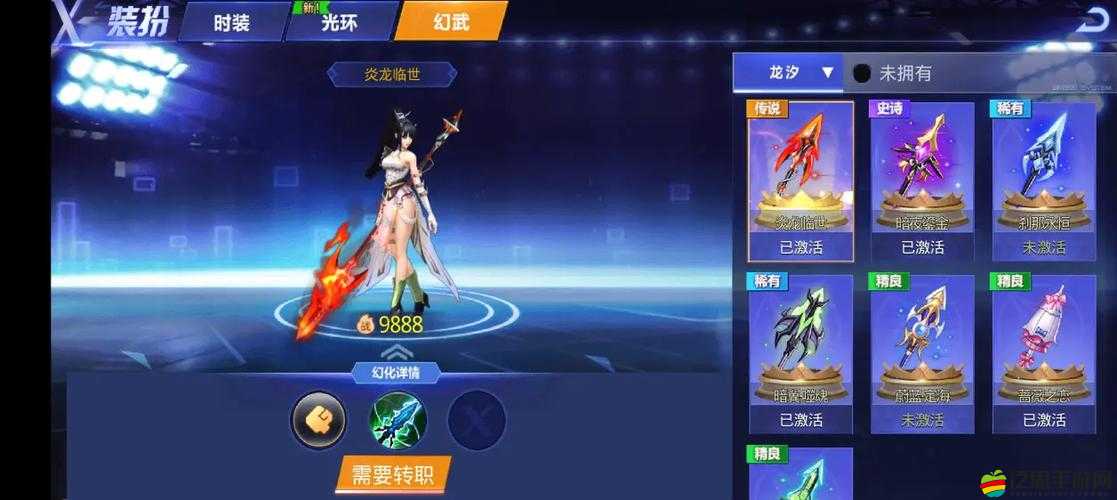1117x500 pixels.
Task: Choose the epic 暗夜鎏金 weapon card
Action: 922,180
